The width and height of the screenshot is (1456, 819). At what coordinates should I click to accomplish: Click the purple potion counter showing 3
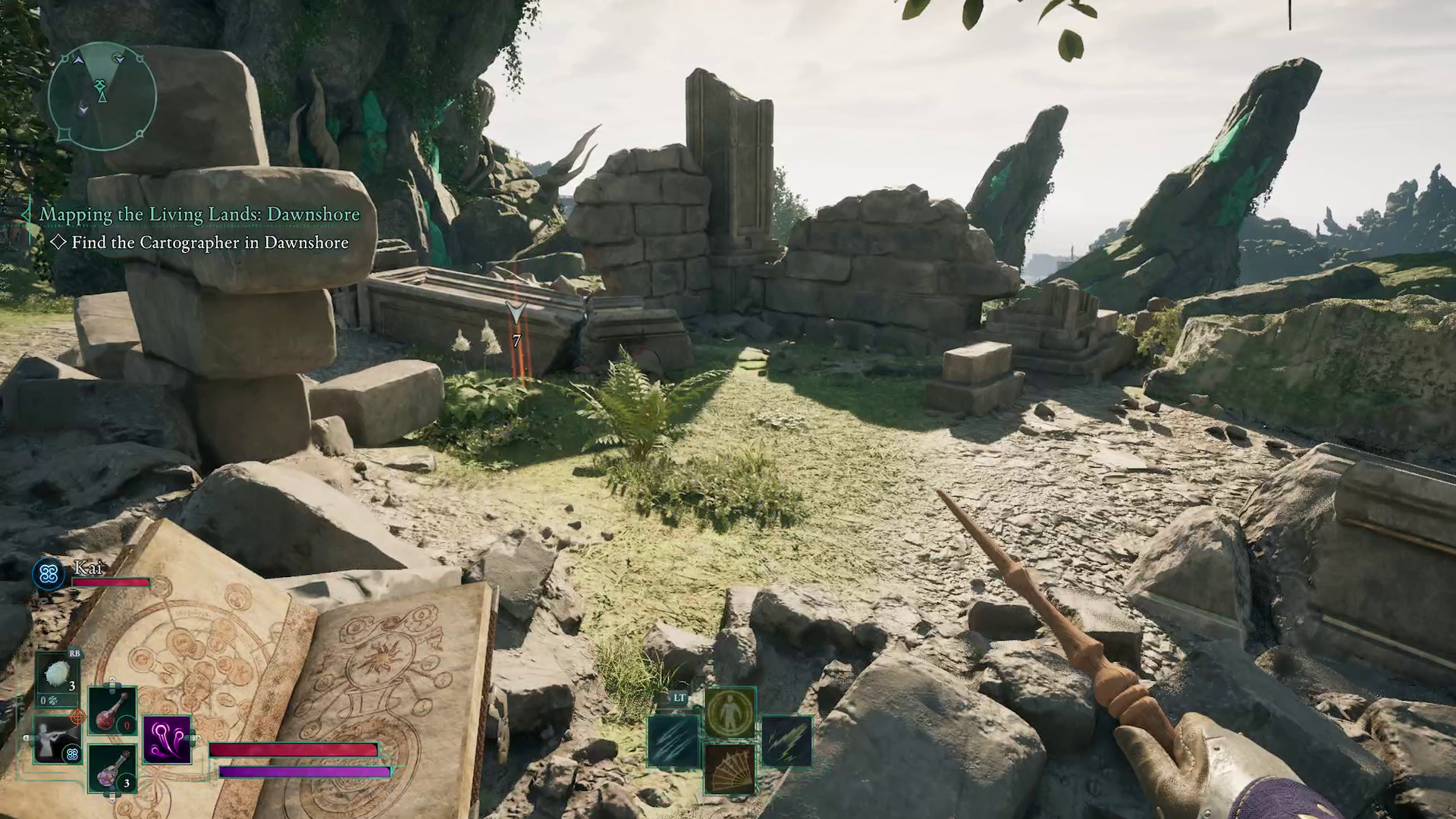point(127,783)
